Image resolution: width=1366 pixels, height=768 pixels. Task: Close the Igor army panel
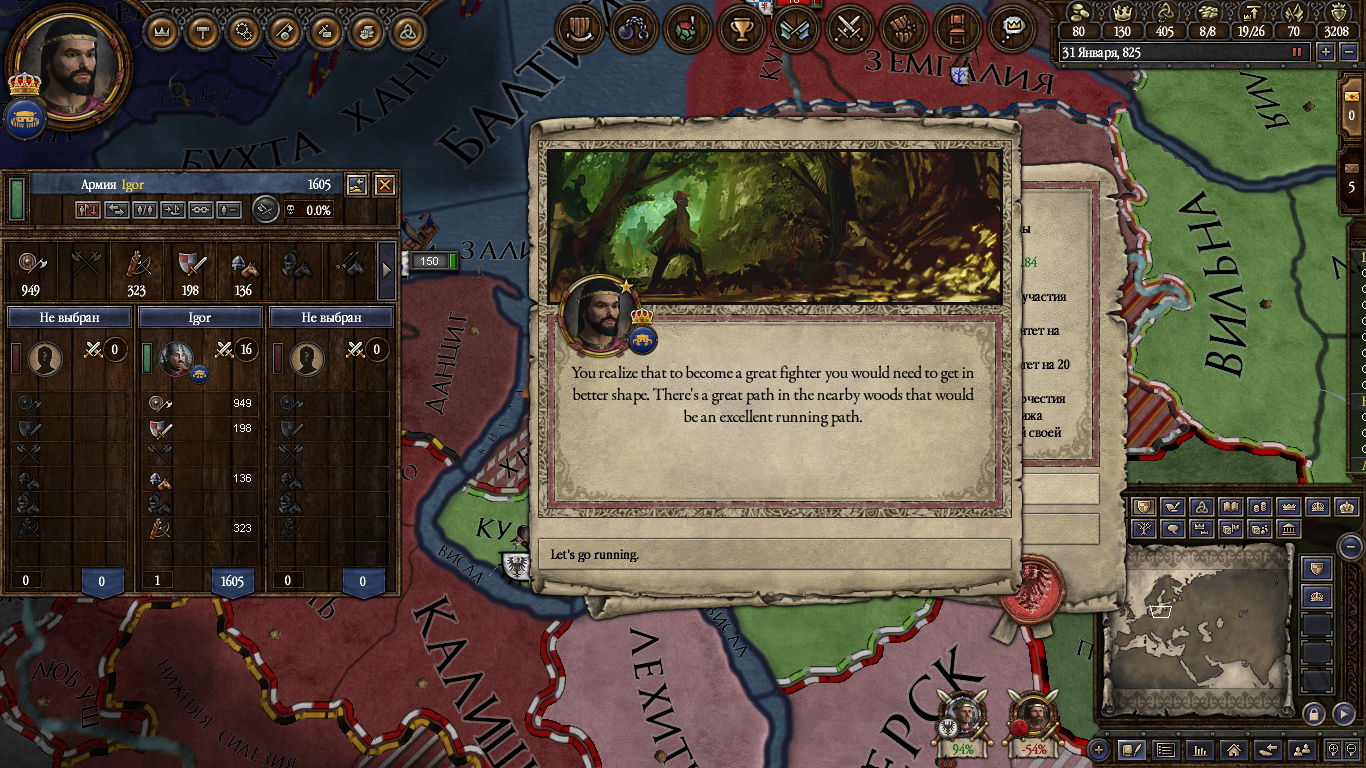point(384,184)
